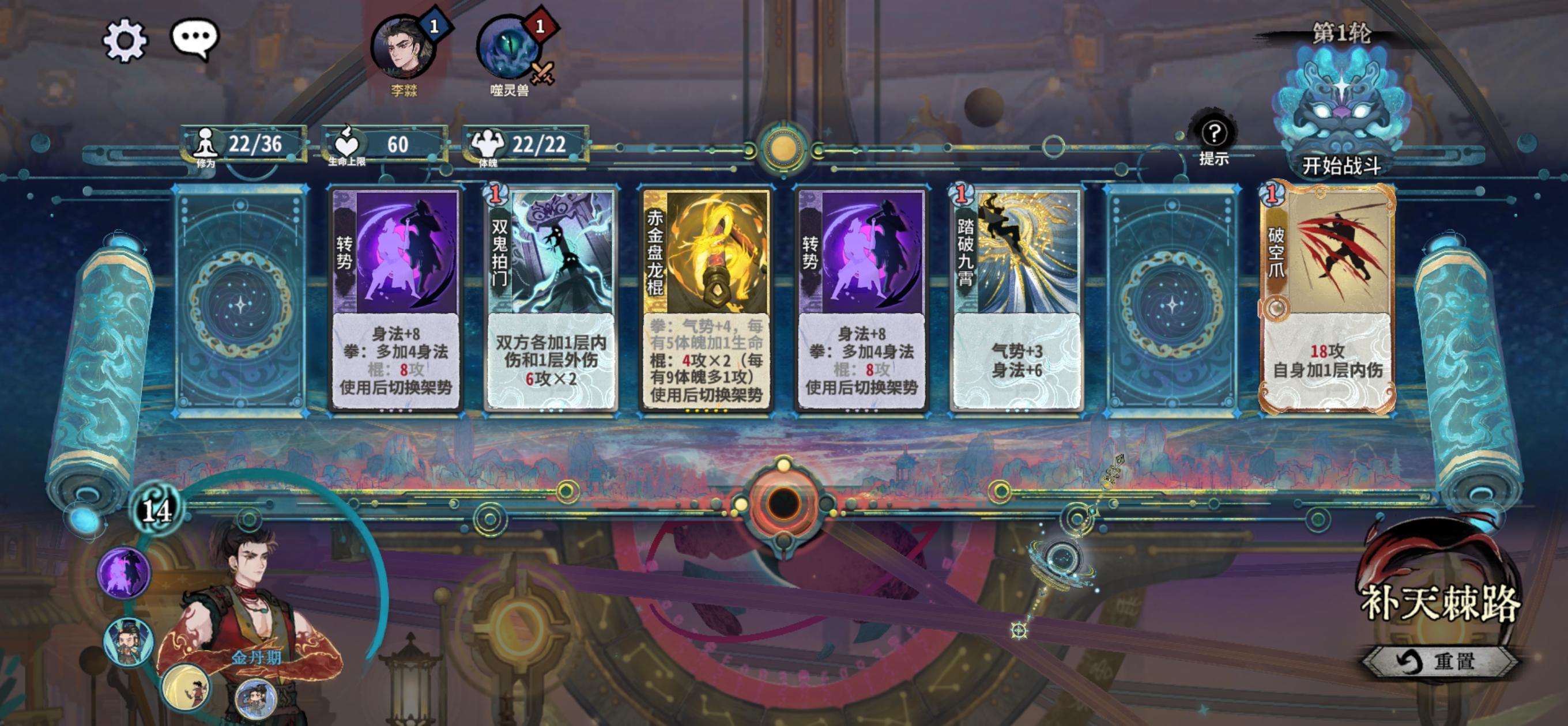This screenshot has height=726, width=1568.
Task: Open the chat bubble icon
Action: click(196, 37)
